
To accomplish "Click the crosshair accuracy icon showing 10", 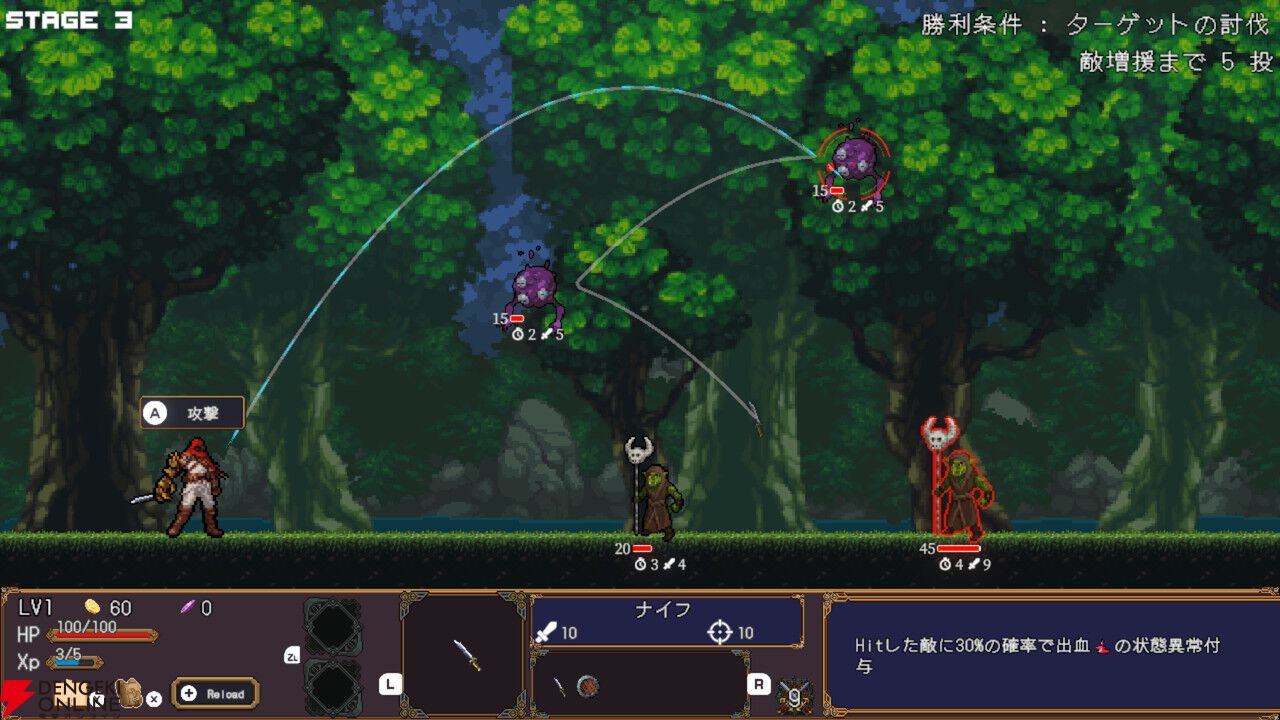I will (720, 631).
